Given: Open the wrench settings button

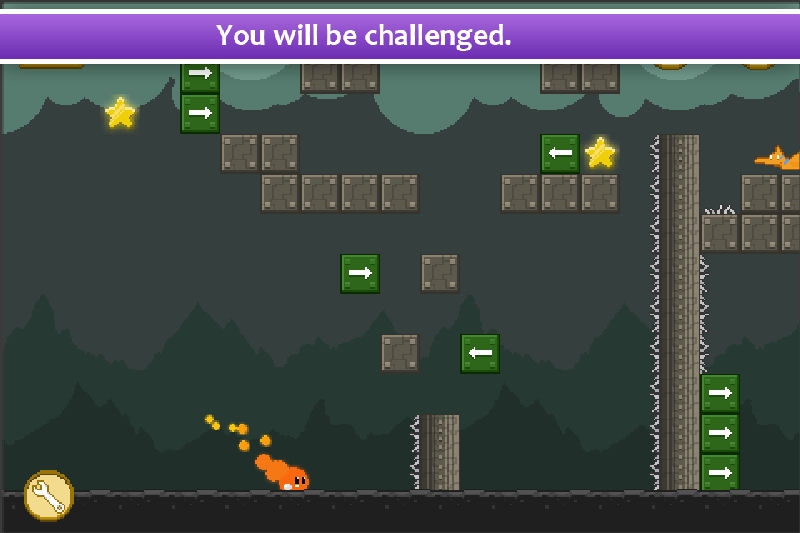Looking at the screenshot, I should click(48, 495).
